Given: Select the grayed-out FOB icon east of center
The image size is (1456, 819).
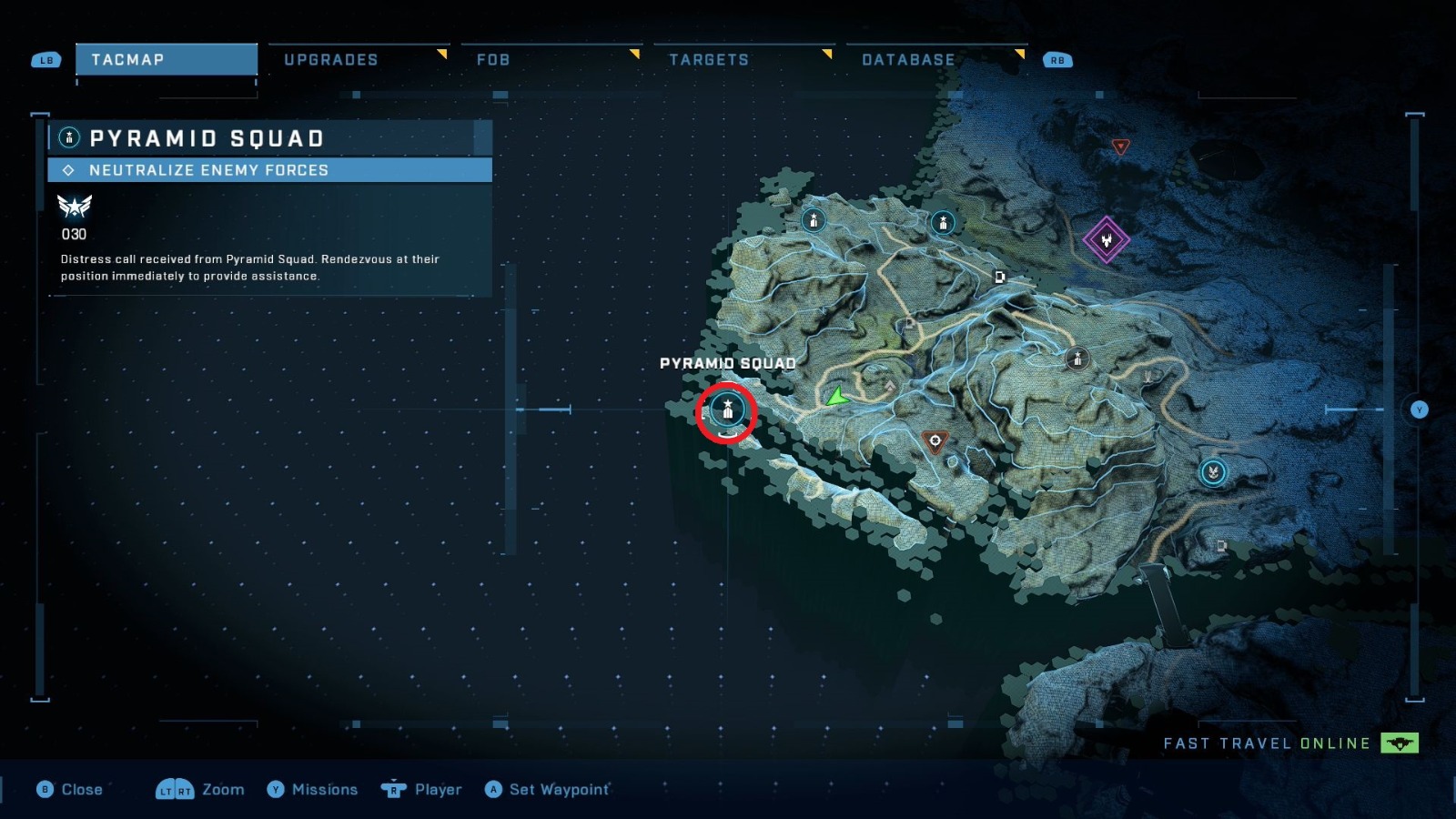Looking at the screenshot, I should [x=1077, y=359].
